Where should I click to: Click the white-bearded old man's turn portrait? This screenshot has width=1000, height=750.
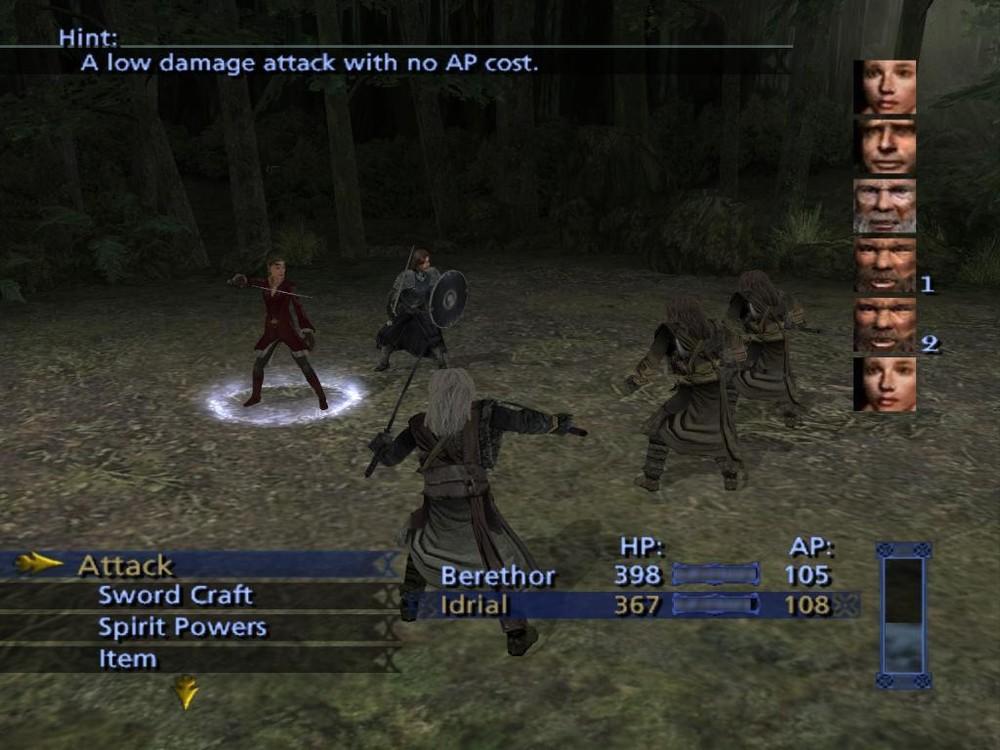(x=885, y=206)
